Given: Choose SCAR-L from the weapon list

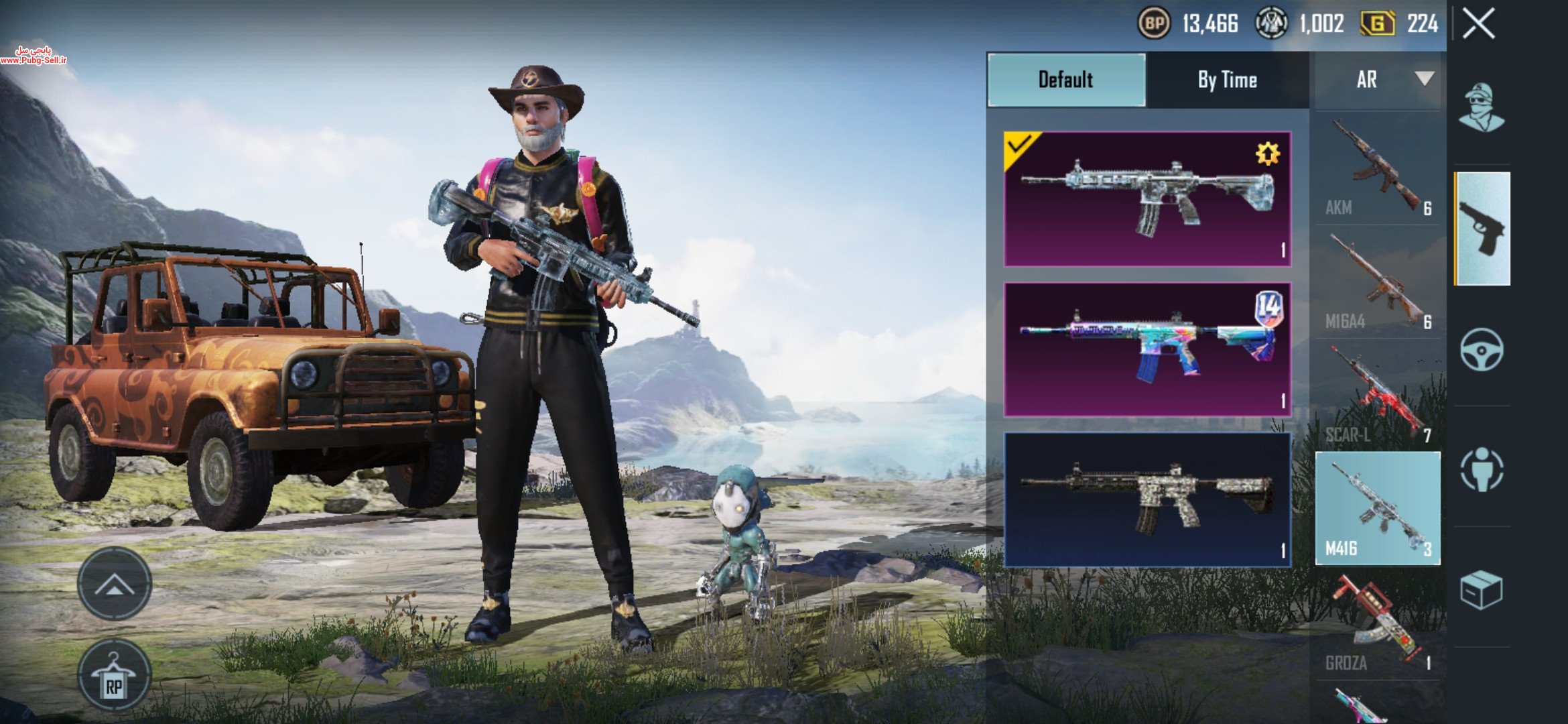Looking at the screenshot, I should (x=1378, y=396).
